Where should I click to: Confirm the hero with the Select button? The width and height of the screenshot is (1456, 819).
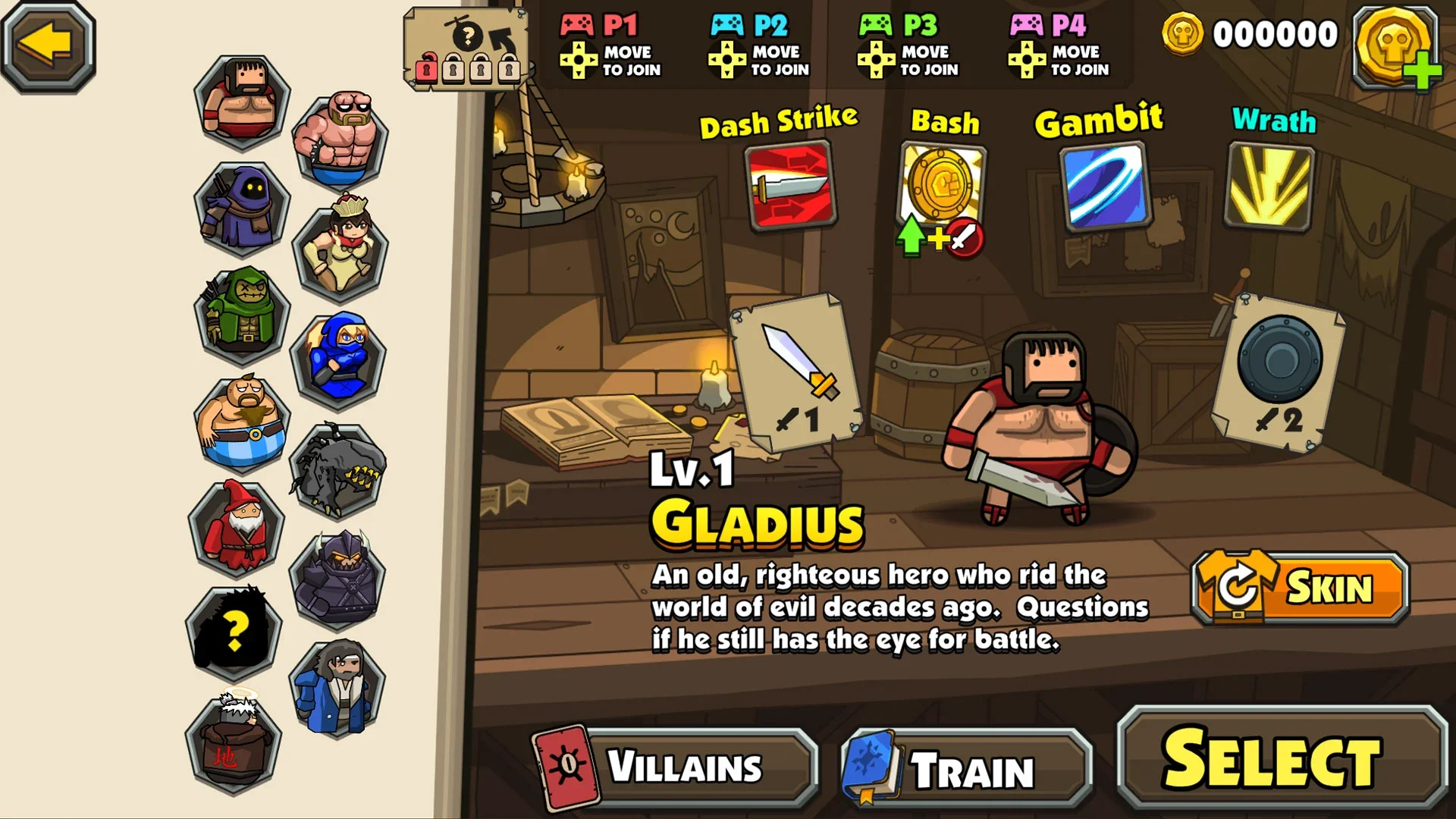(1282, 760)
